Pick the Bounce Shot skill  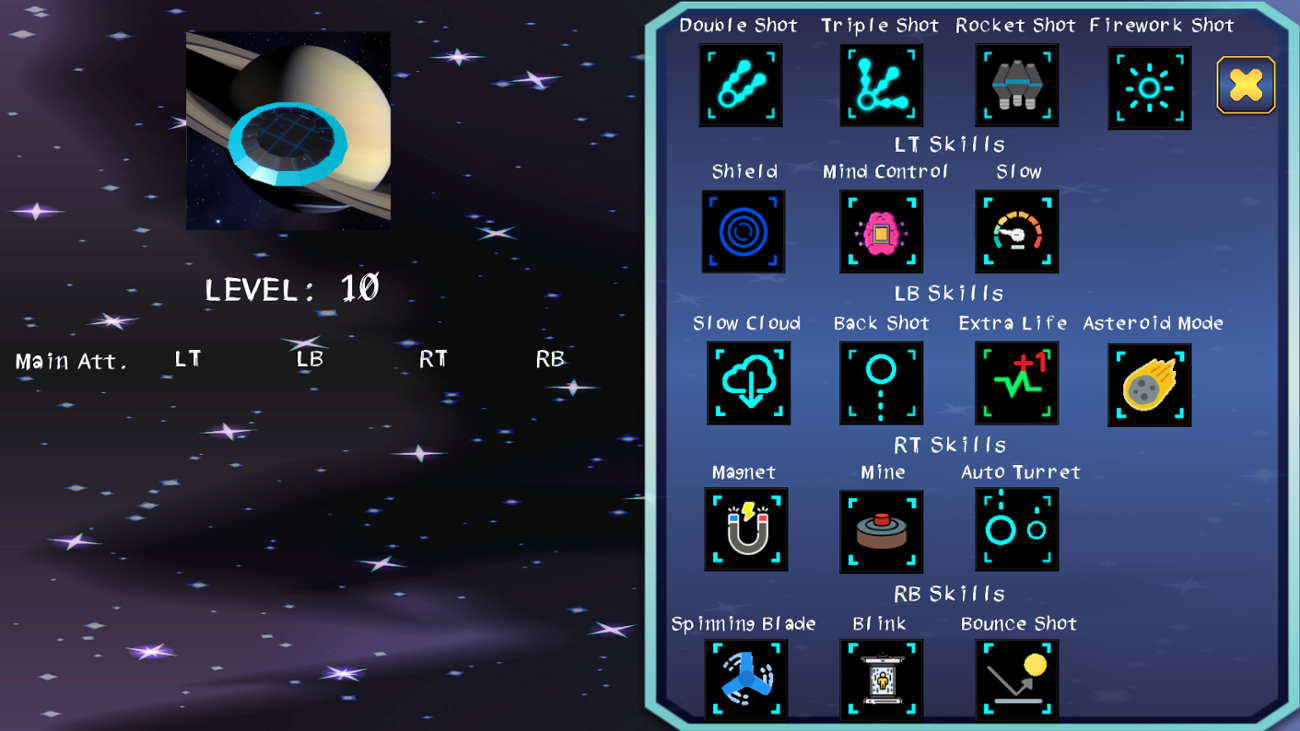[1016, 679]
